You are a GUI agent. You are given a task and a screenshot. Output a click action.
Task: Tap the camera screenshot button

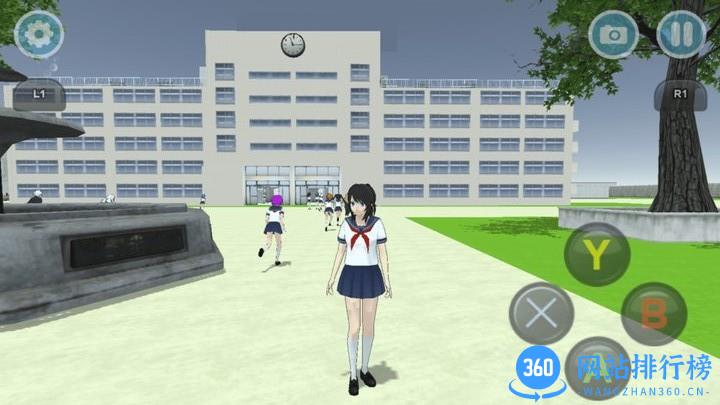(x=612, y=36)
